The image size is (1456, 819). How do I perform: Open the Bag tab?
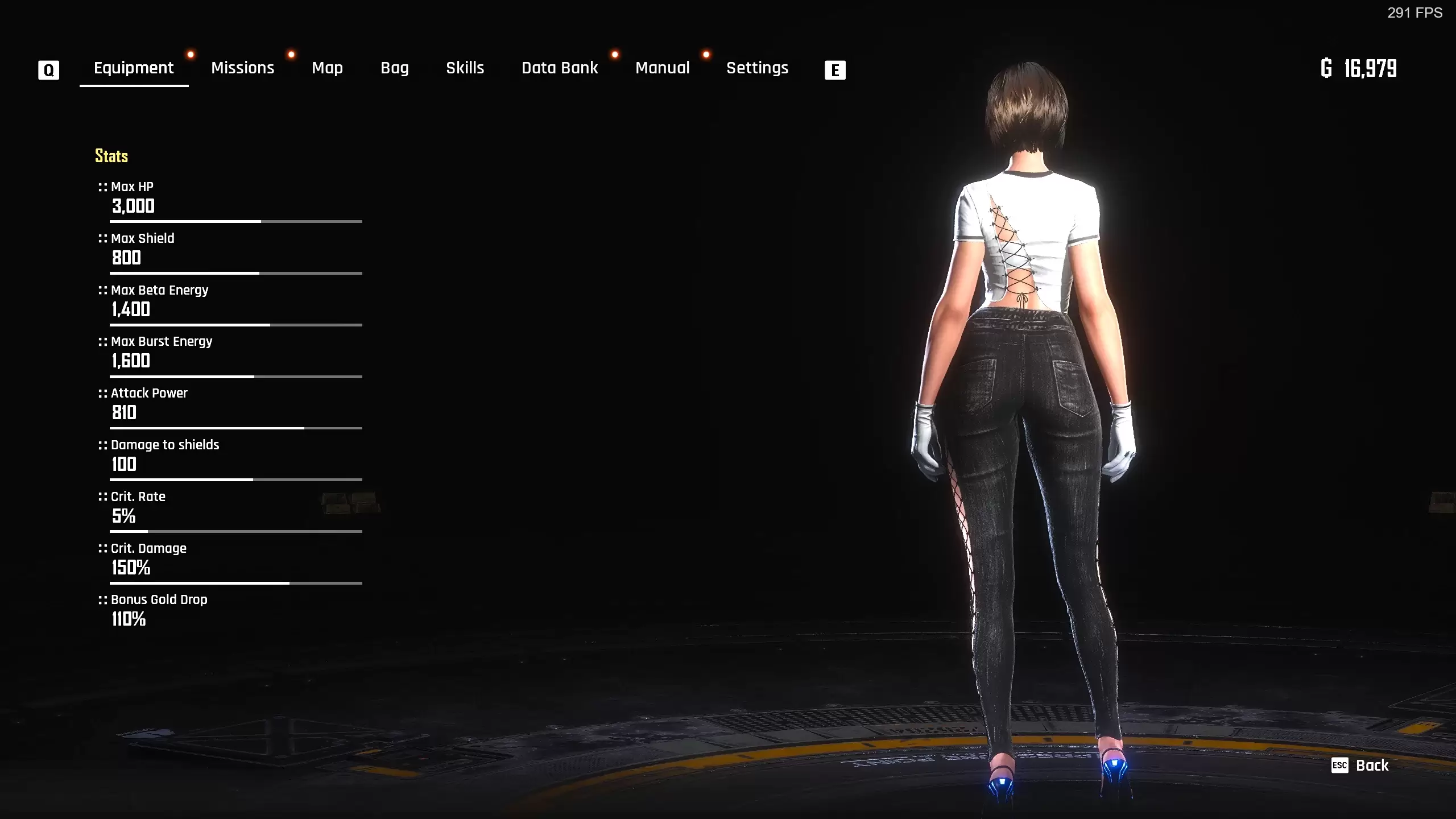pyautogui.click(x=395, y=68)
